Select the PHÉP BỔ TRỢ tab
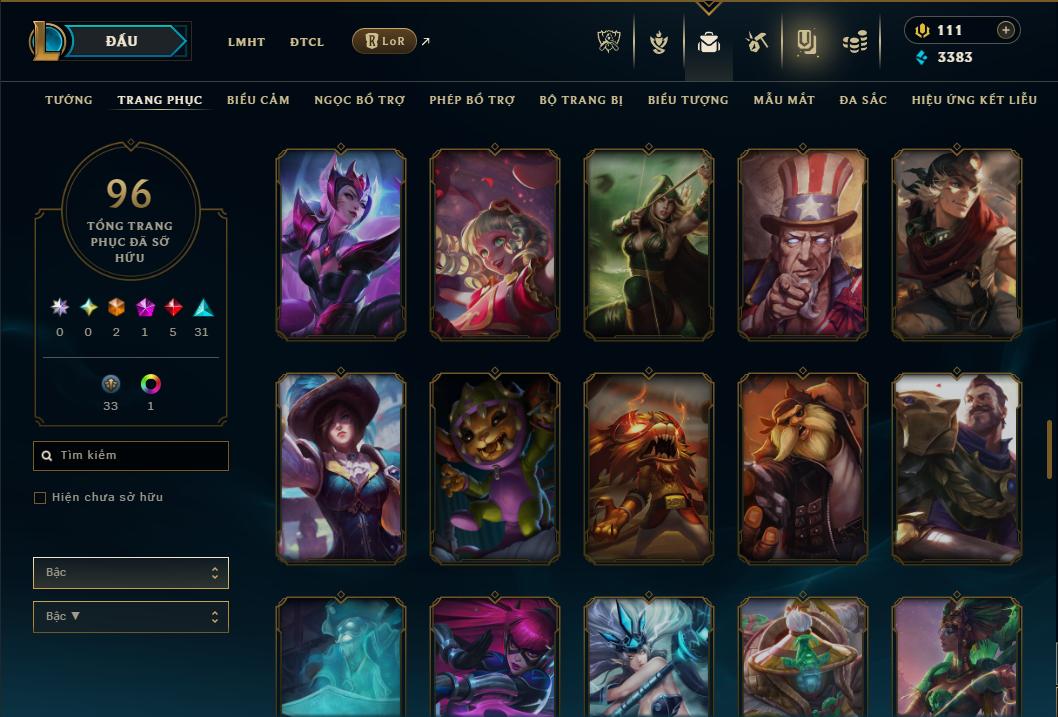Viewport: 1058px width, 717px height. (472, 100)
